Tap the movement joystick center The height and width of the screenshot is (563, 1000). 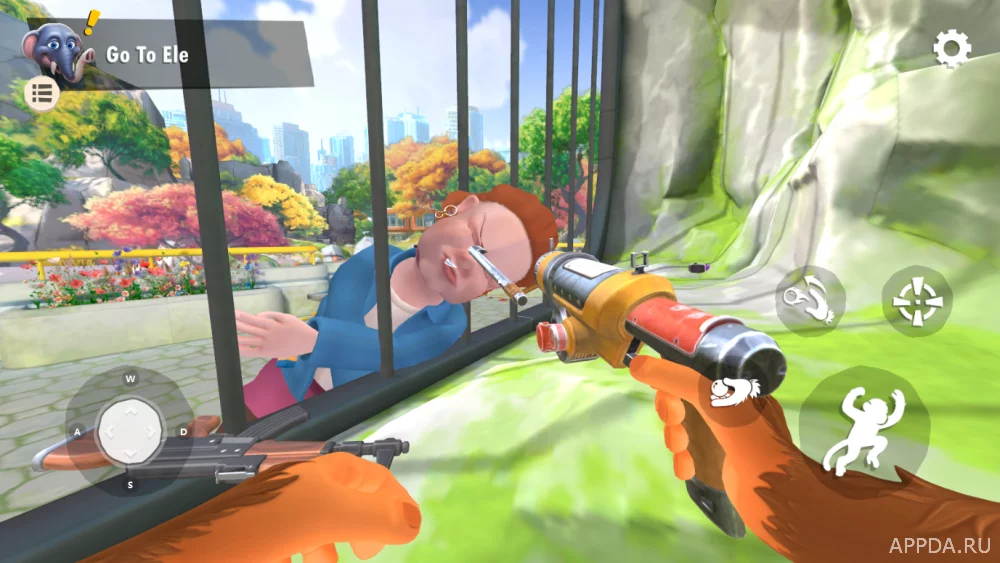[130, 431]
